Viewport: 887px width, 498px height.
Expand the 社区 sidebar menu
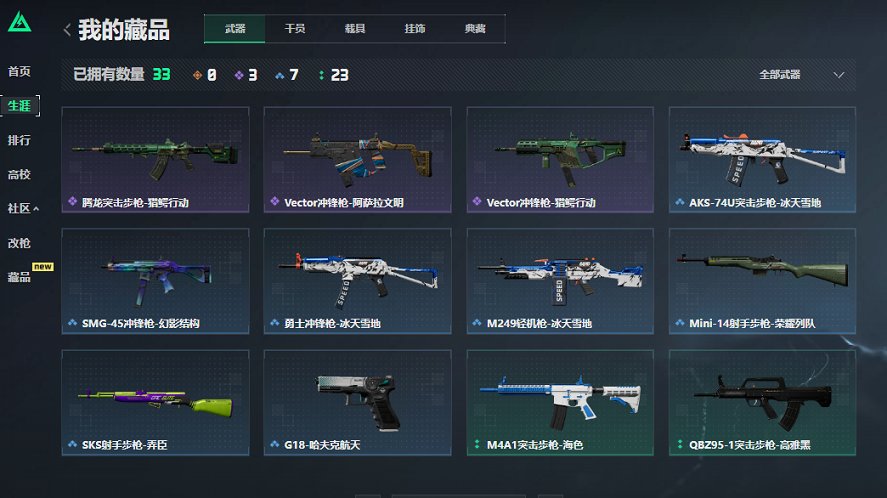[x=23, y=209]
